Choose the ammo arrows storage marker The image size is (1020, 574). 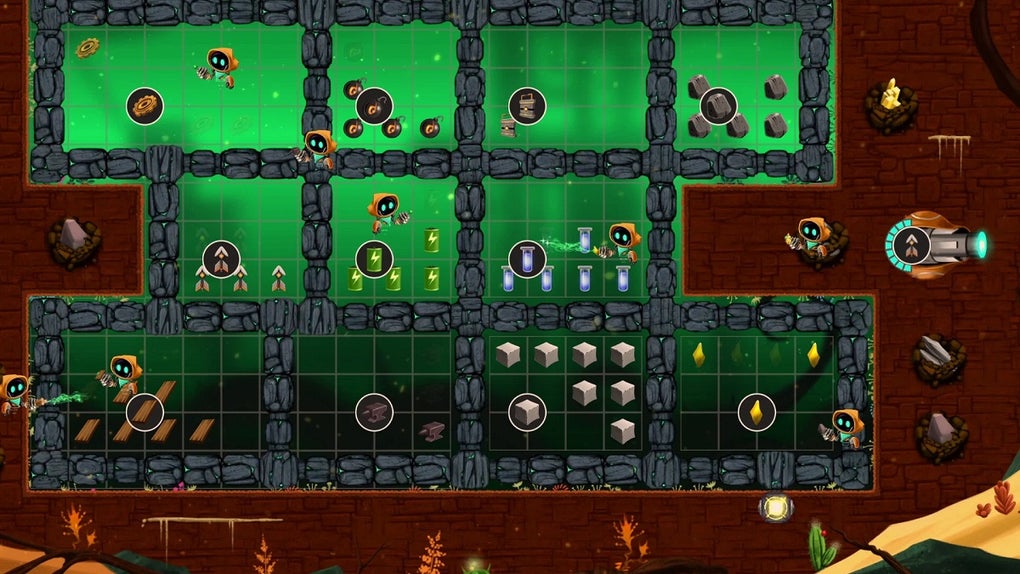[221, 259]
